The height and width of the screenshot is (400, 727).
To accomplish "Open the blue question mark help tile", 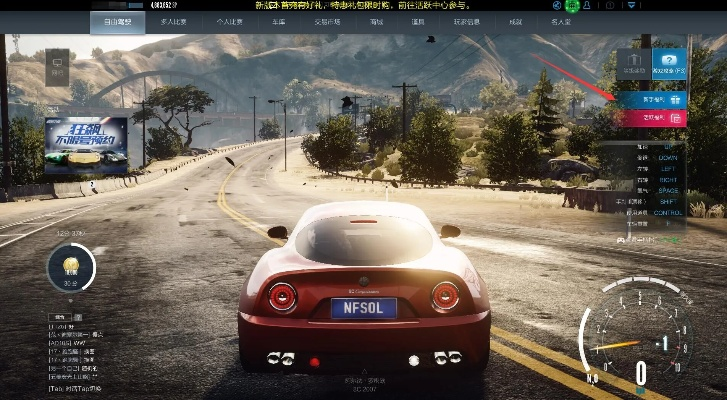I will point(669,65).
